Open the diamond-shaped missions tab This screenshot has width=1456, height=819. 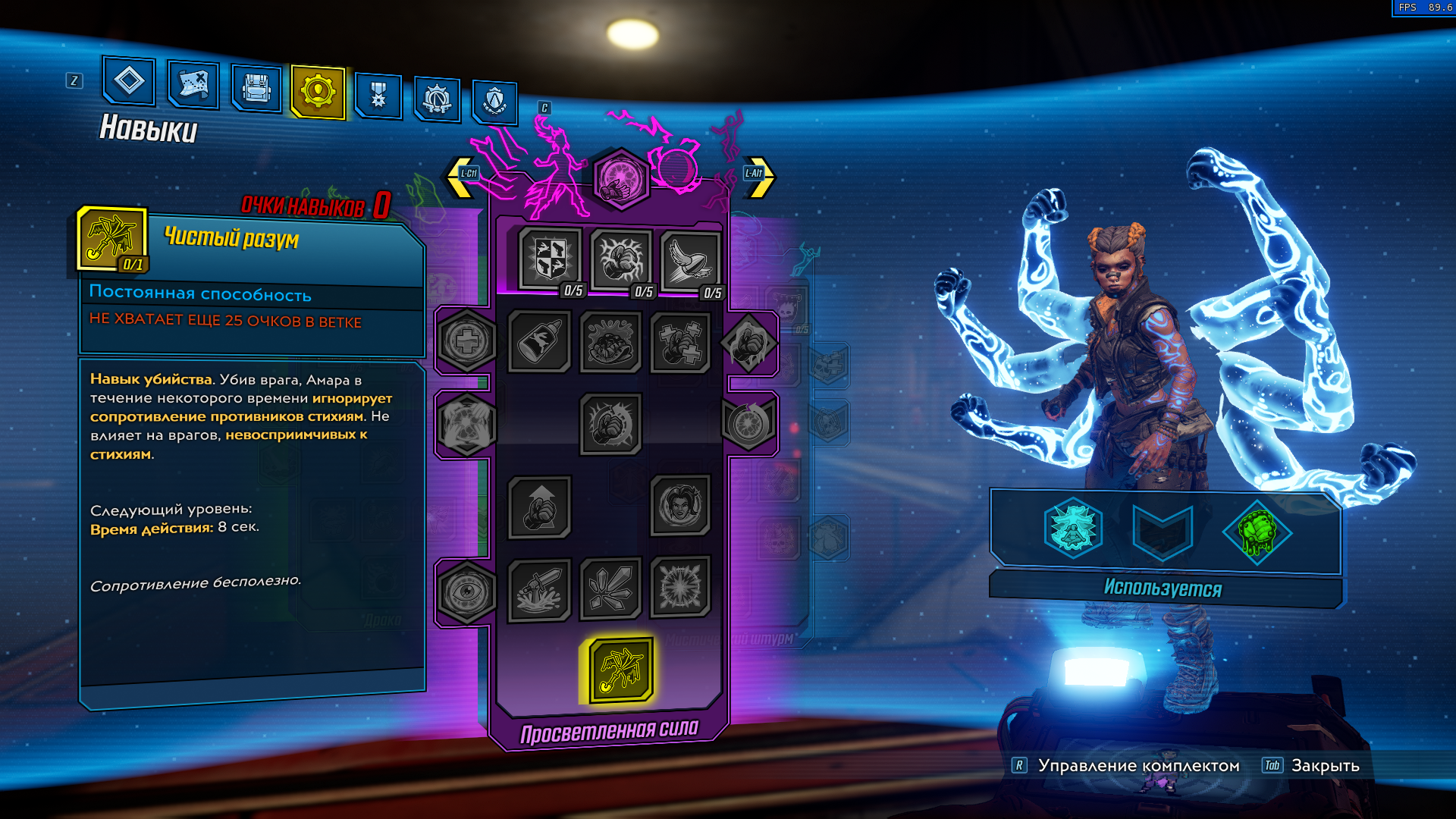(x=129, y=80)
